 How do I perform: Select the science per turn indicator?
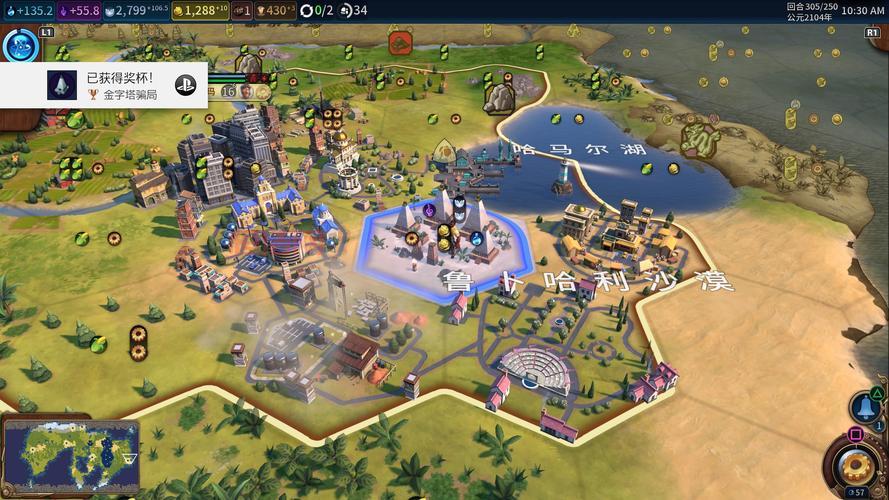[28, 11]
